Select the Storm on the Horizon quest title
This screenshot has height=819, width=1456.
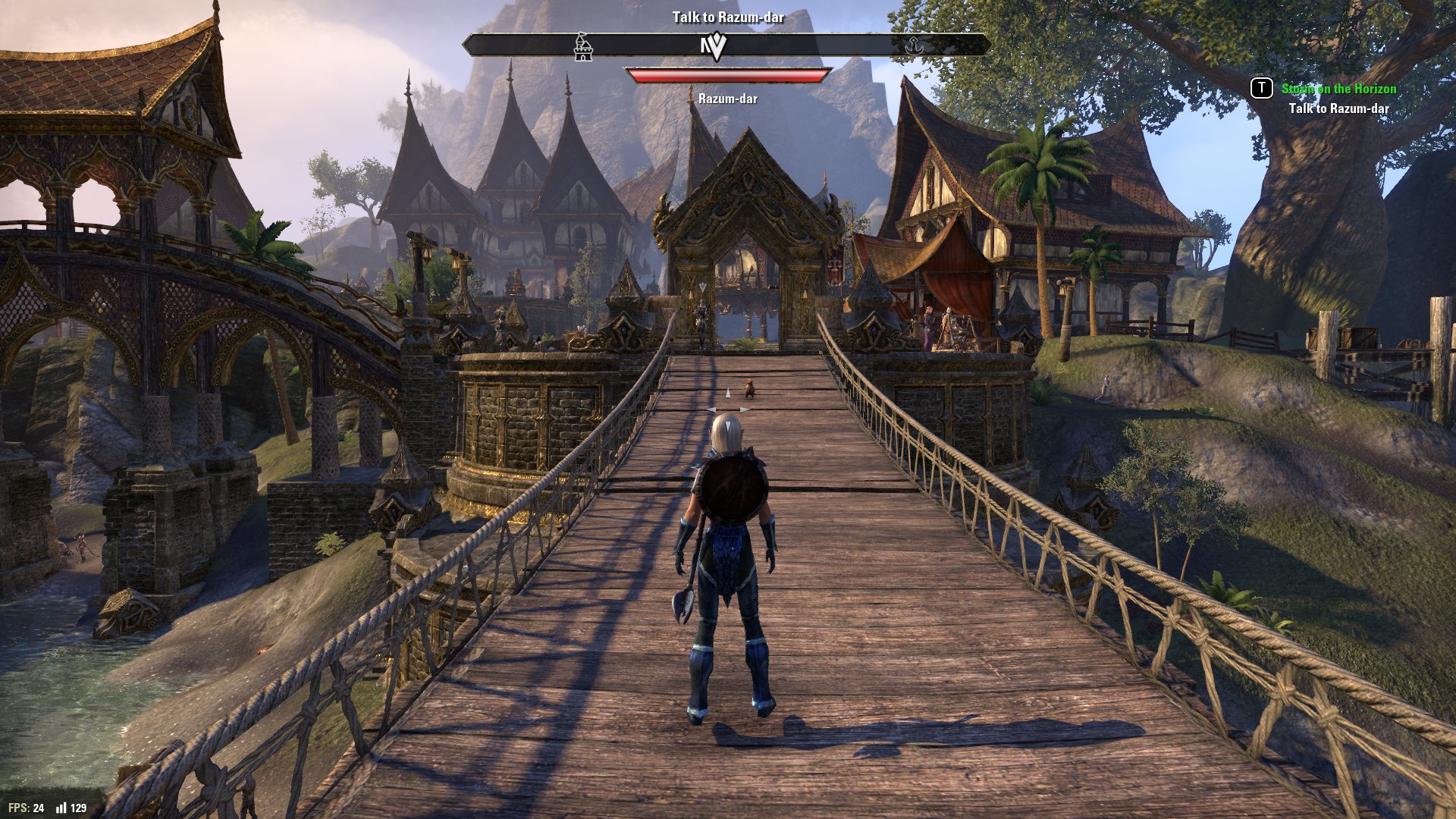[x=1338, y=89]
